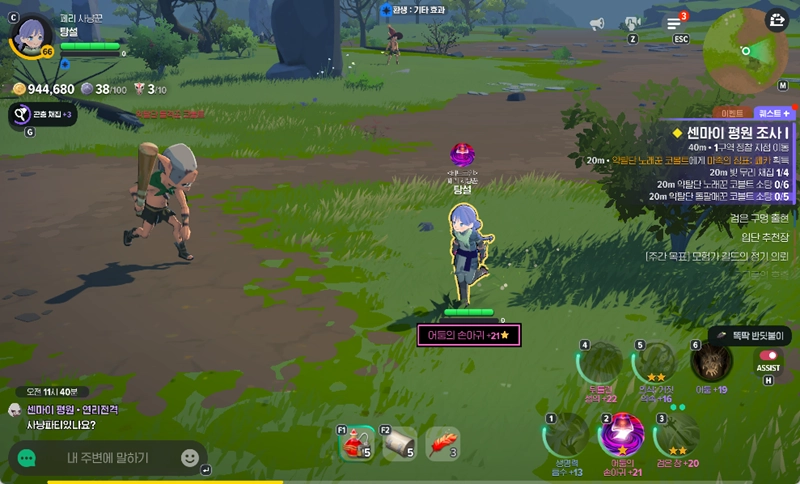Image resolution: width=800 pixels, height=484 pixels.
Task: Open the player character portrait
Action: tap(32, 36)
